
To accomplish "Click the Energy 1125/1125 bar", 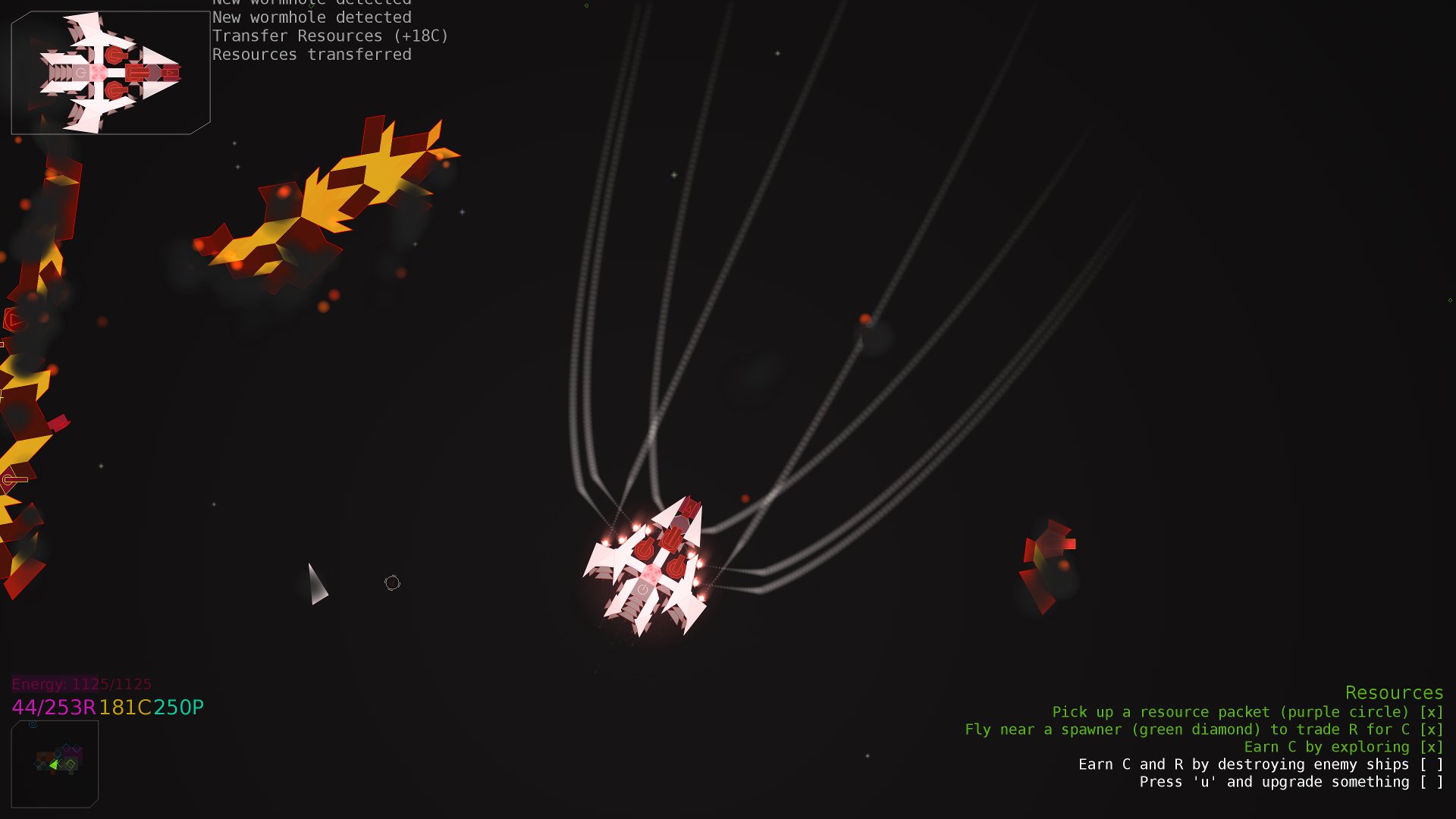I will coord(80,683).
